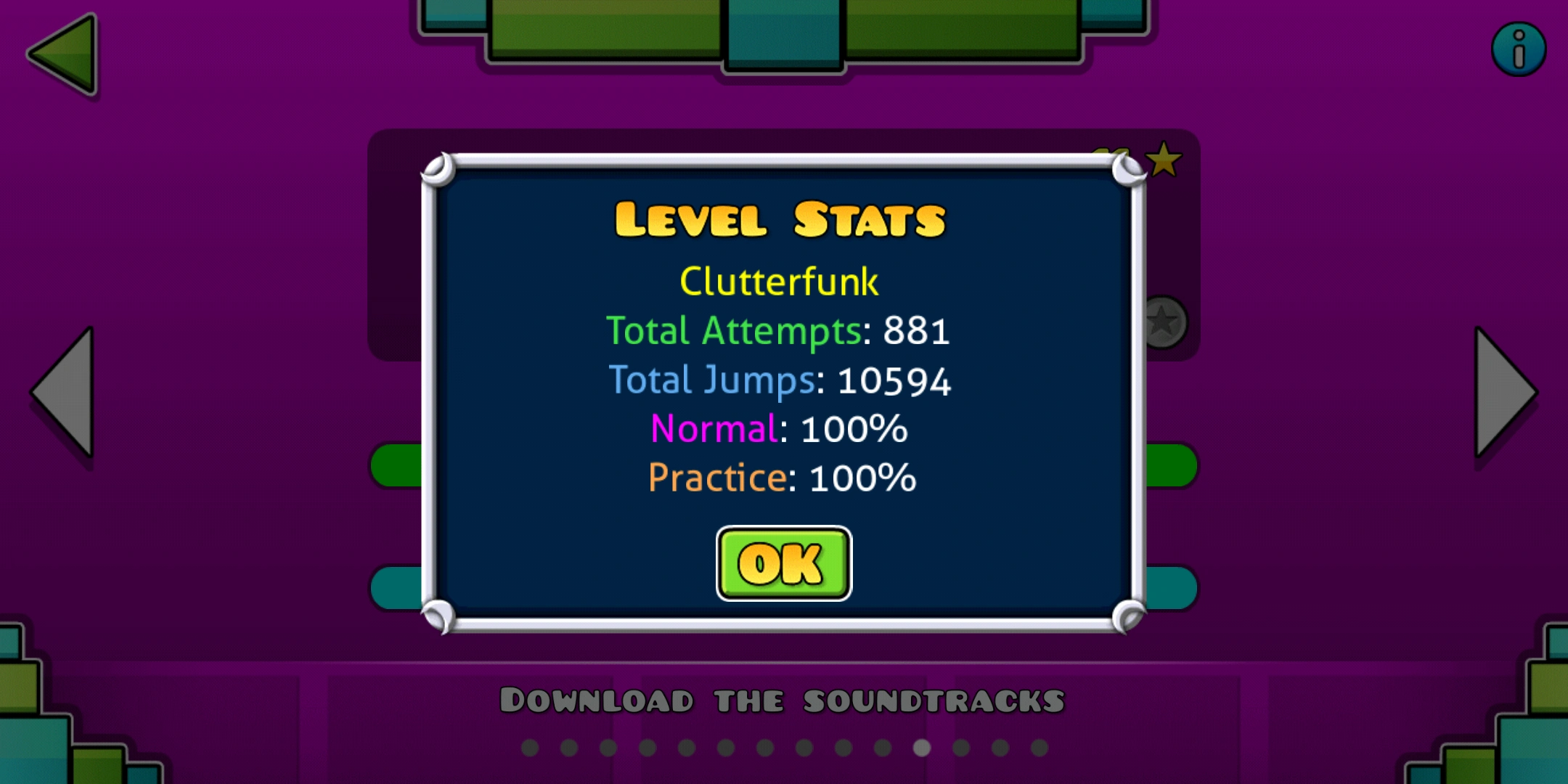
Task: Click the highlighted page indicator dot
Action: point(922,748)
